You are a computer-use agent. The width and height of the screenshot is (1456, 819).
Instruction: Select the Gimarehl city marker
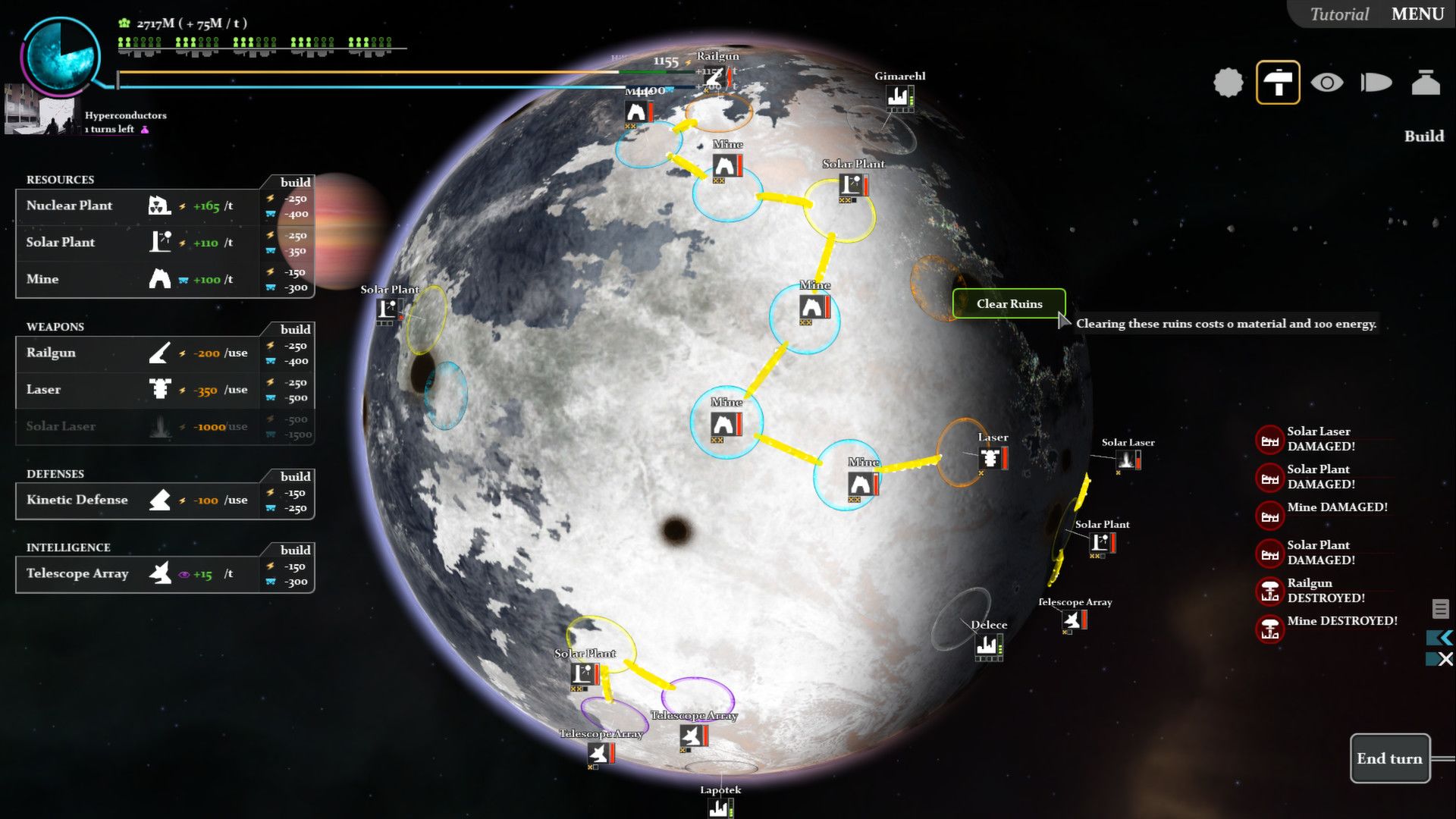(899, 96)
